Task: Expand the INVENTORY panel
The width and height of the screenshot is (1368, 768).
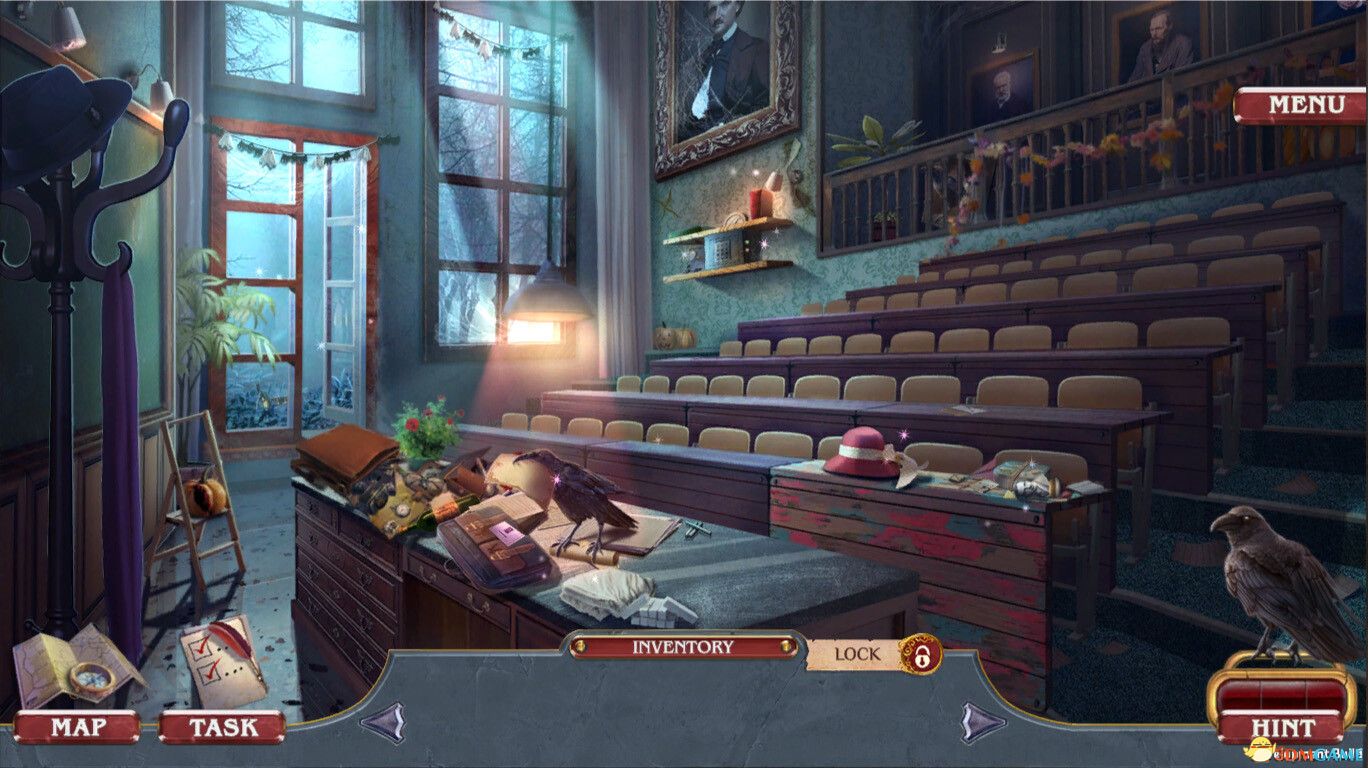Action: click(683, 647)
